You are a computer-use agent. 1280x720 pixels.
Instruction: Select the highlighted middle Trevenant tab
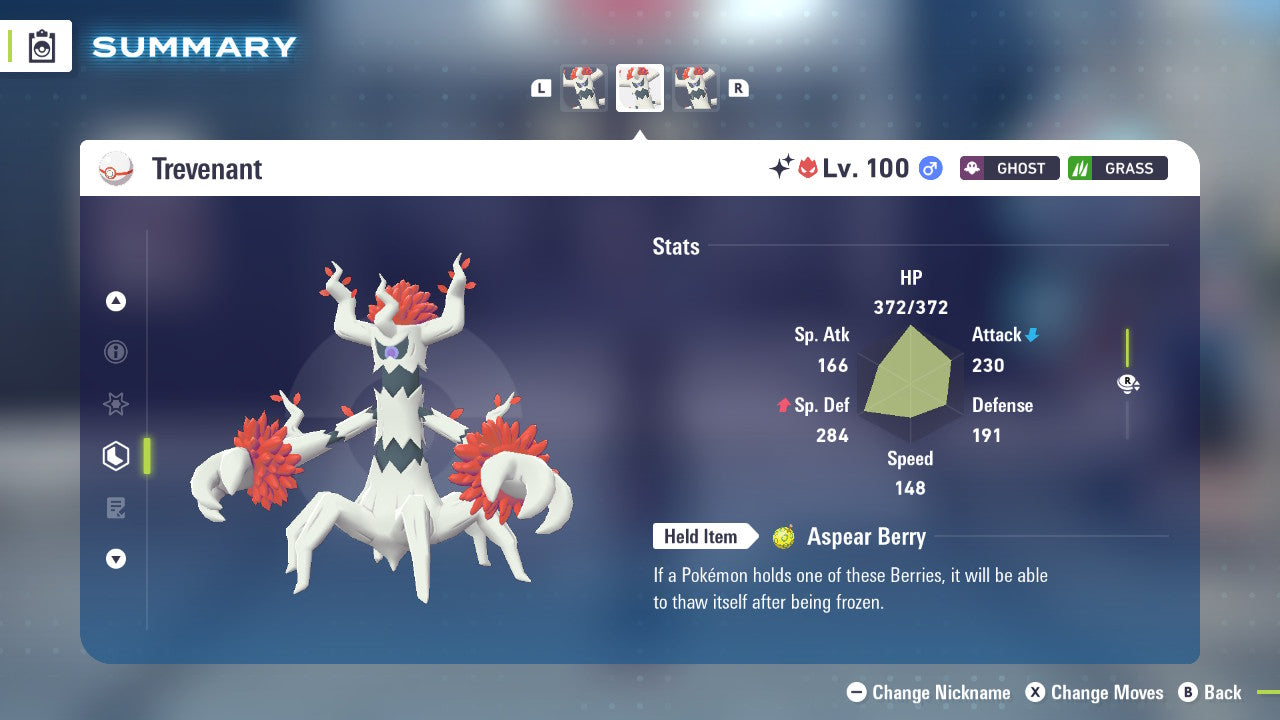[640, 87]
